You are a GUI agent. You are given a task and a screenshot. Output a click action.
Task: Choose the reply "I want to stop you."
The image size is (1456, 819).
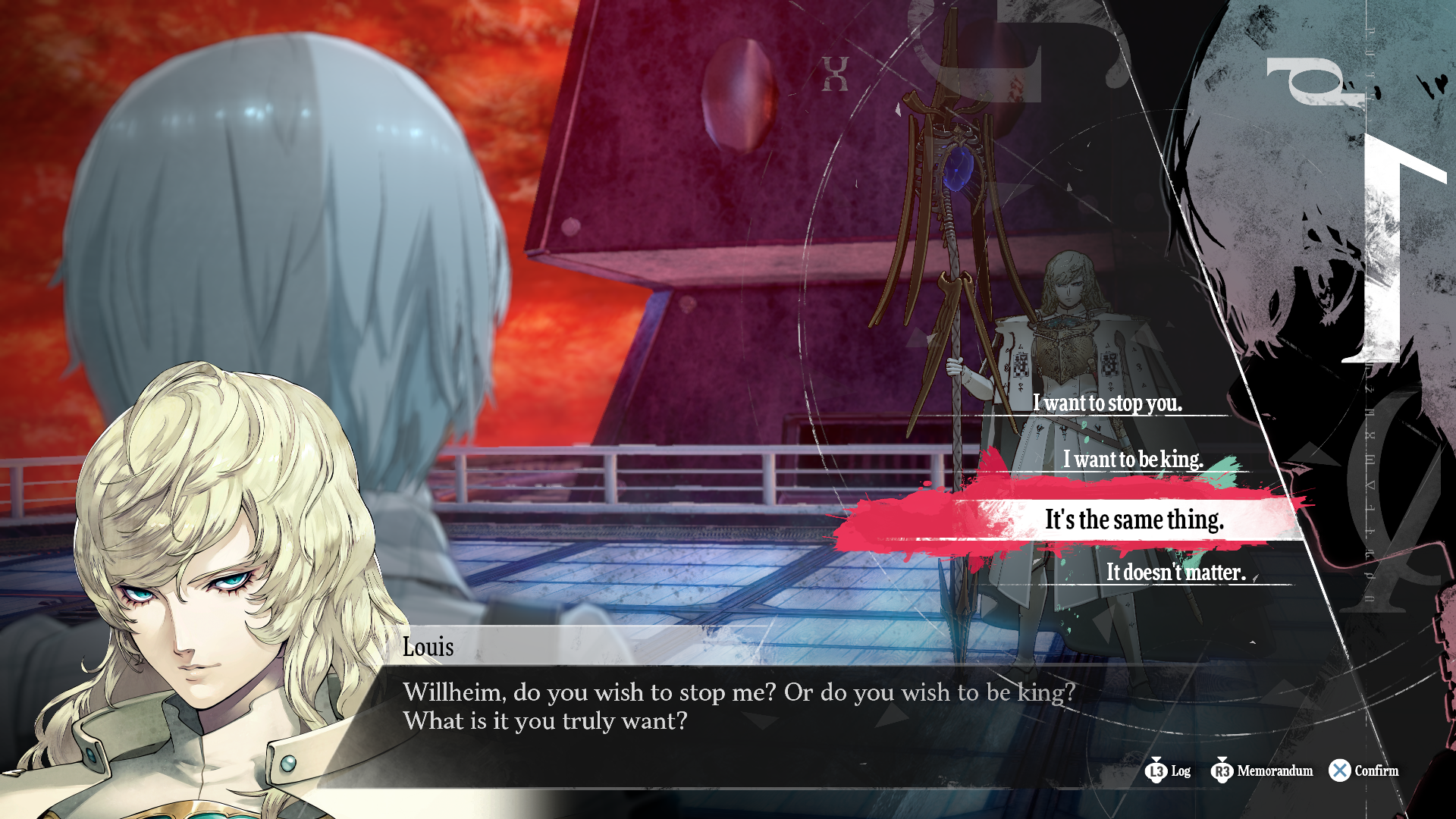point(1107,403)
